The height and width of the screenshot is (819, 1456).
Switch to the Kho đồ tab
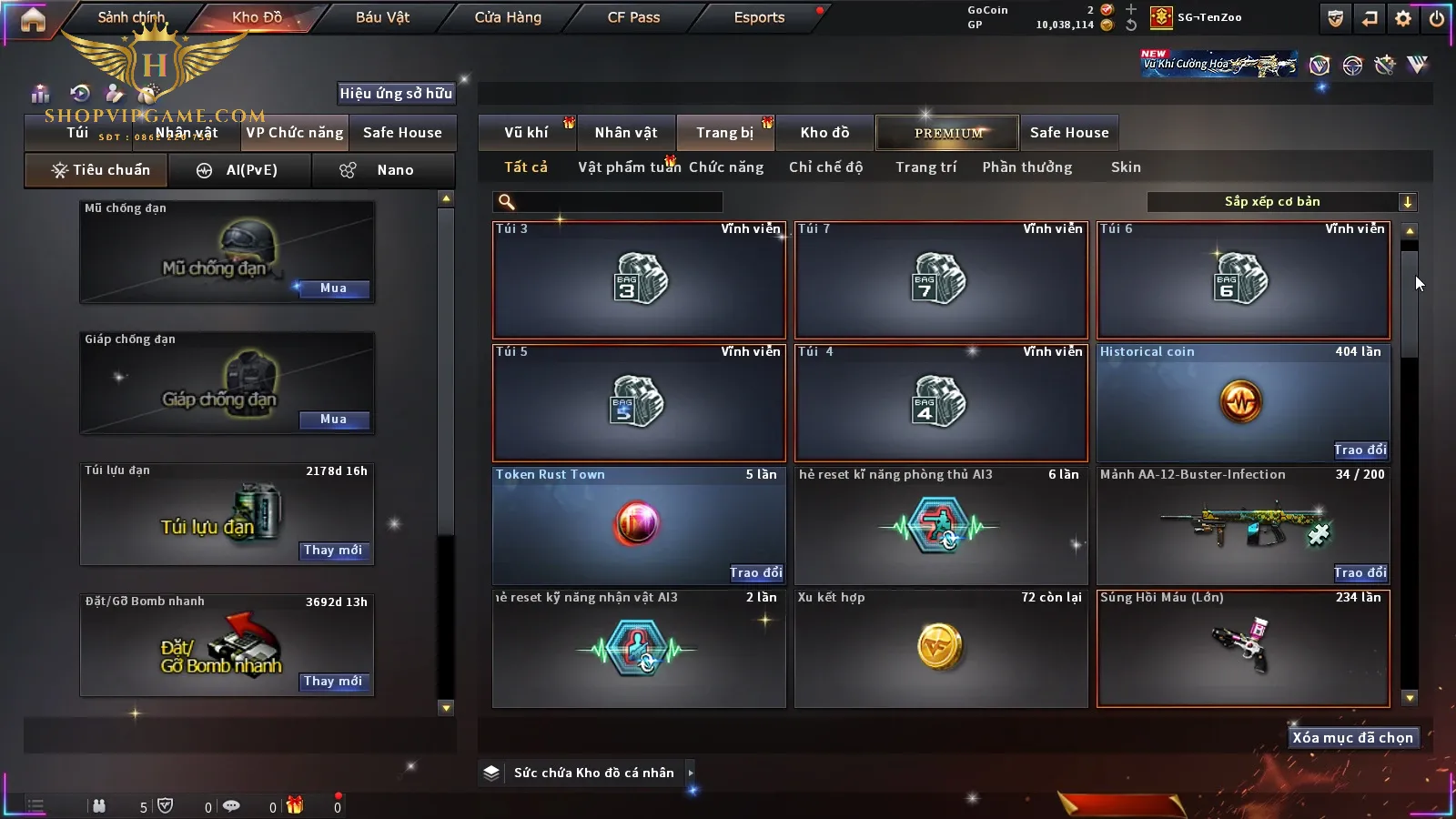pos(824,133)
